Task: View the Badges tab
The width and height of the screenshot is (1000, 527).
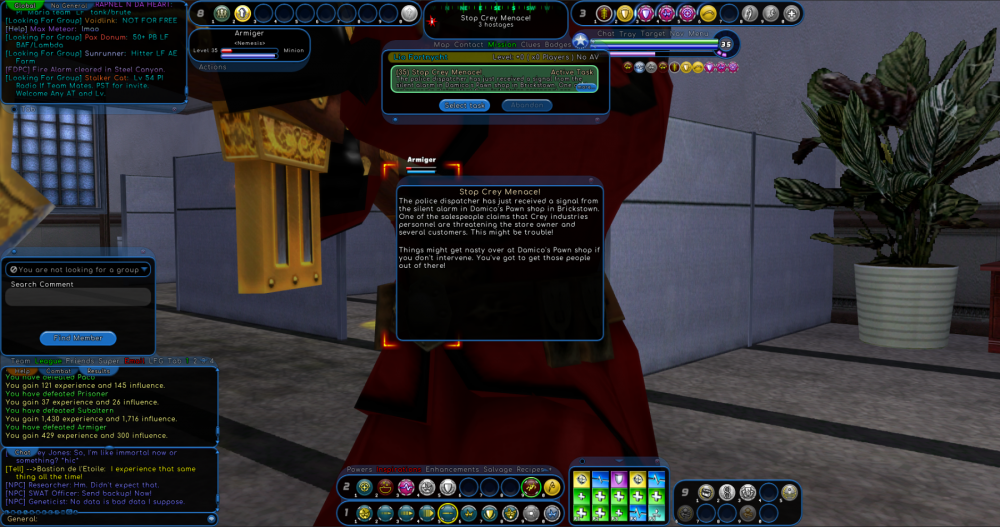Action: (x=560, y=45)
